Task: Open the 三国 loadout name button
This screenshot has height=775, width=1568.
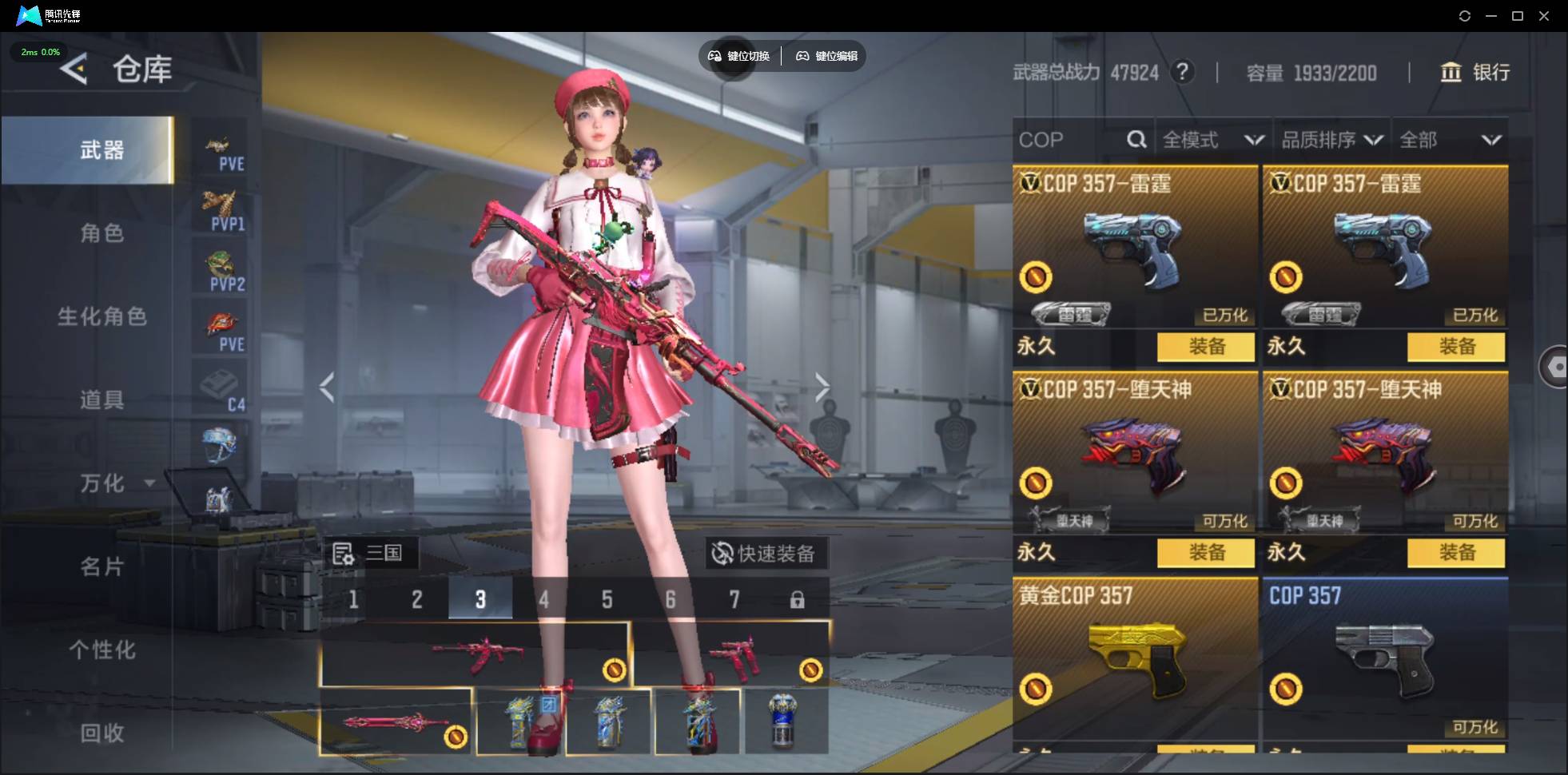Action: click(x=369, y=553)
